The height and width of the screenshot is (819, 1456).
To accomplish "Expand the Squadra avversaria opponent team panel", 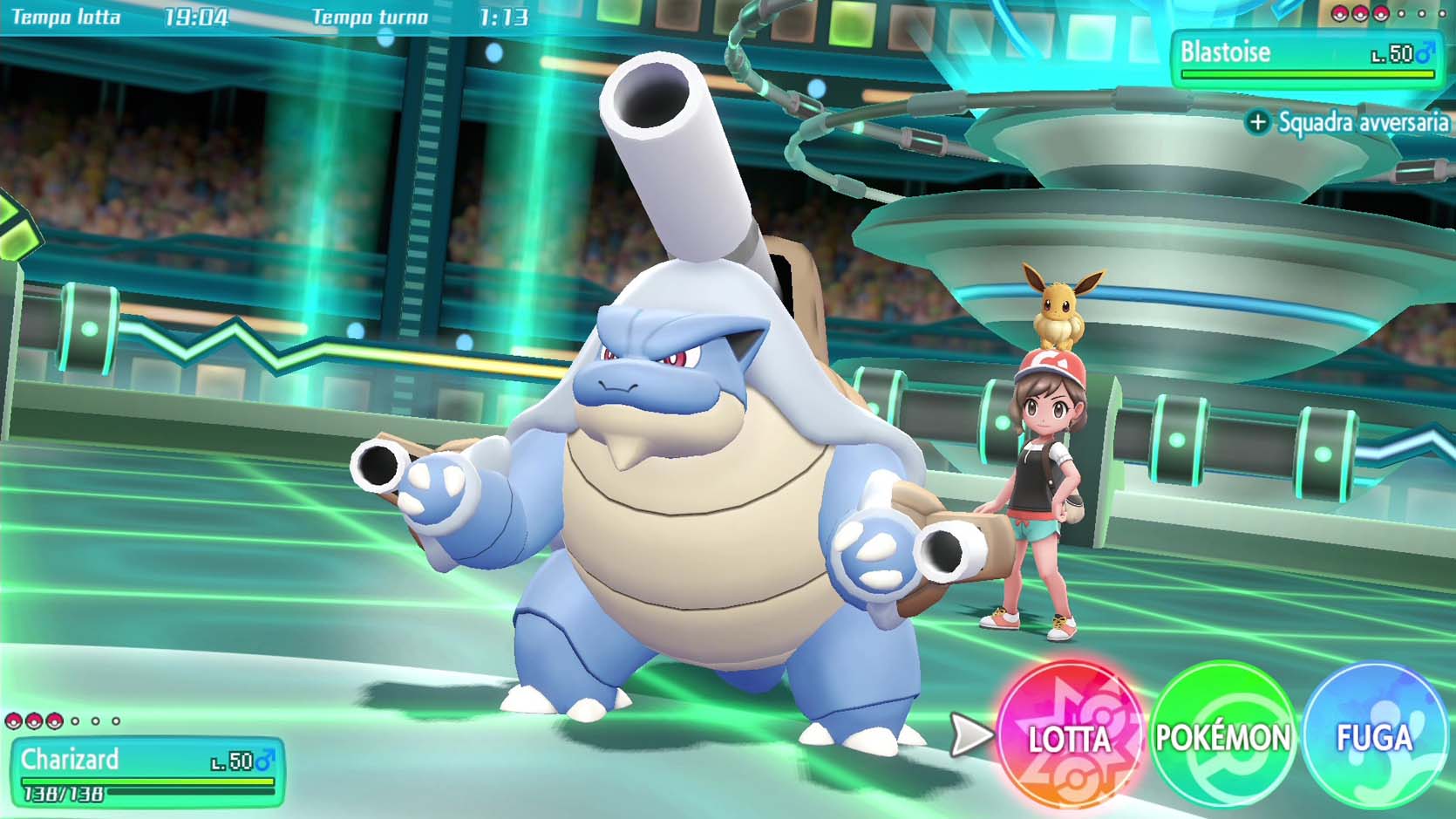I will (1348, 122).
